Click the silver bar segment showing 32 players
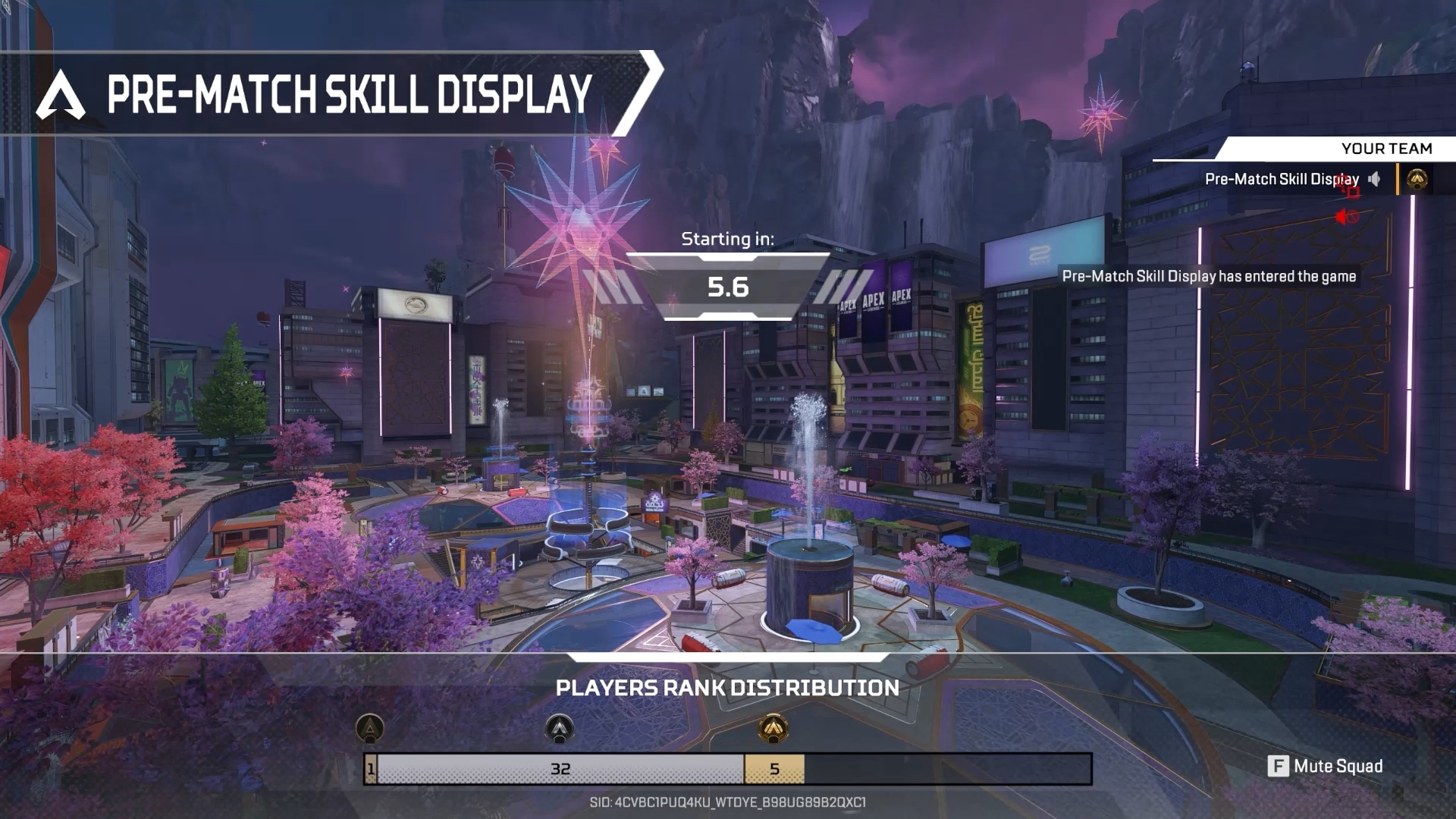Viewport: 1456px width, 819px height. [x=560, y=769]
